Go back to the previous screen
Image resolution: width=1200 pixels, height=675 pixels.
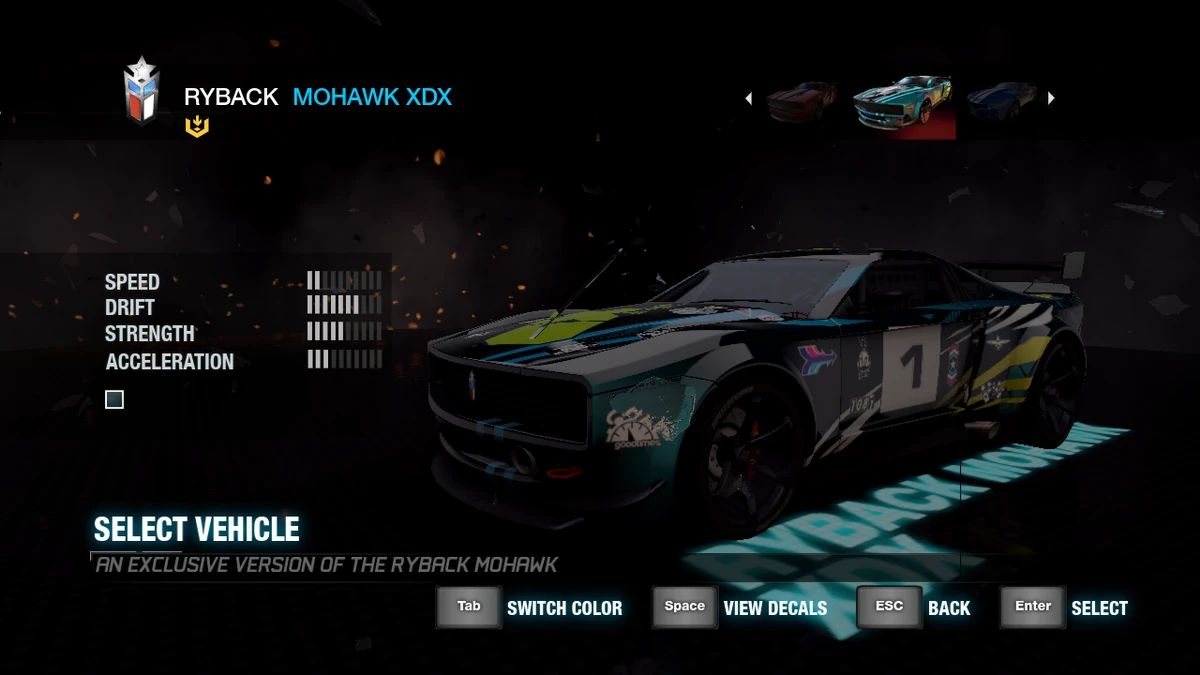tap(889, 607)
